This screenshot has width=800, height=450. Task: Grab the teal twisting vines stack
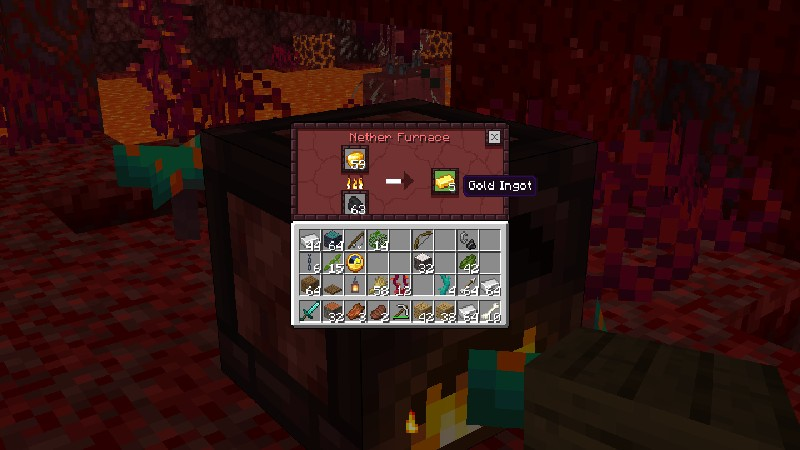pyautogui.click(x=446, y=287)
